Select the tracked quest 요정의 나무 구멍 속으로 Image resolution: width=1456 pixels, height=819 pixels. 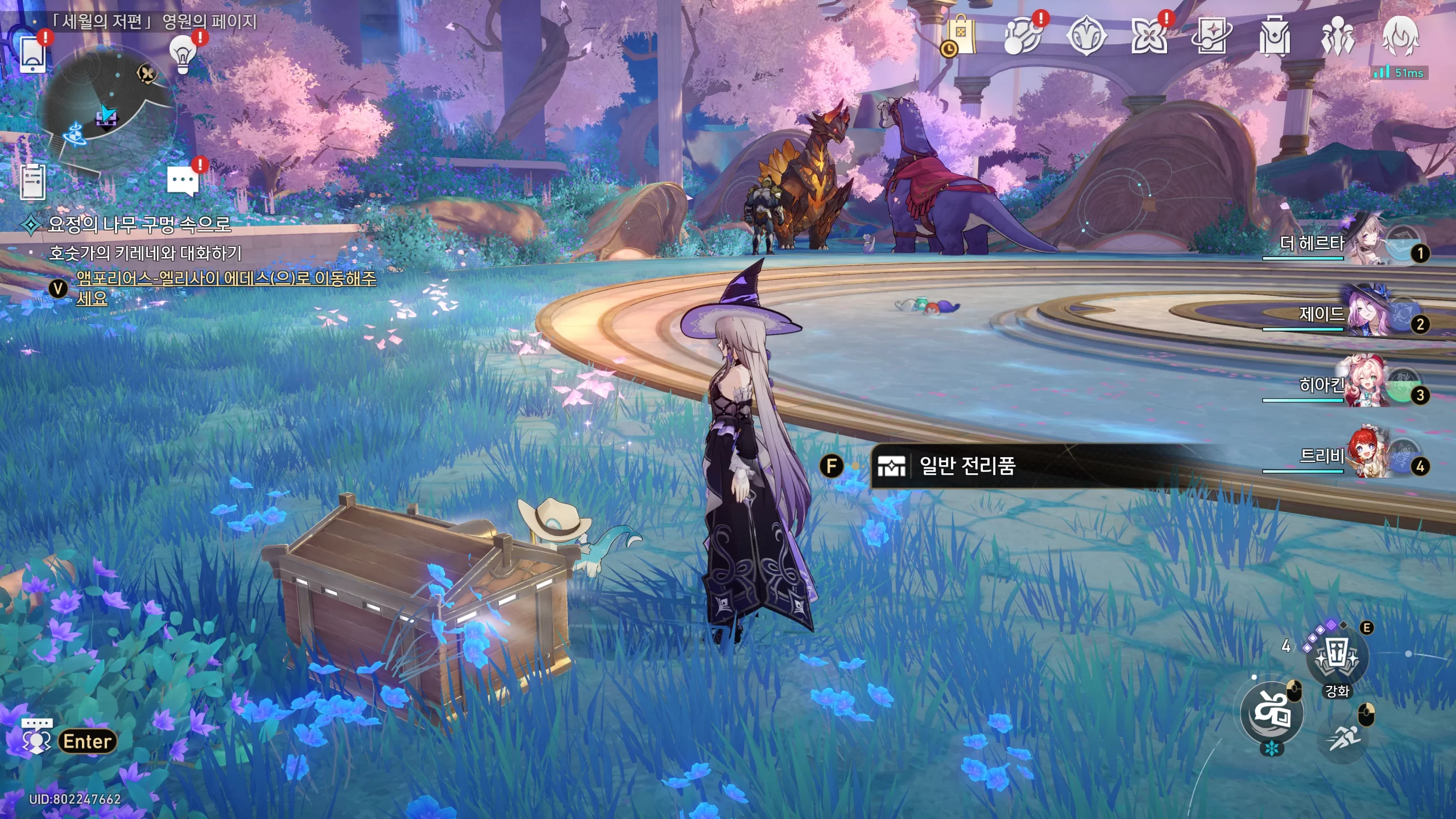point(139,224)
